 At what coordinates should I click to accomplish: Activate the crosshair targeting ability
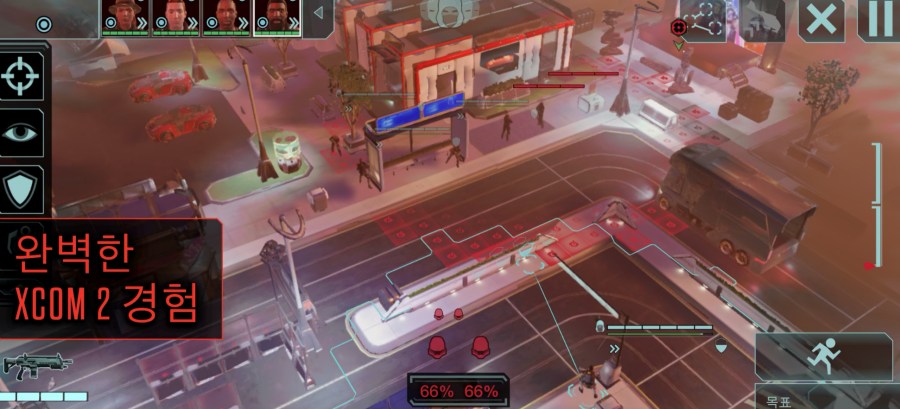(x=22, y=76)
